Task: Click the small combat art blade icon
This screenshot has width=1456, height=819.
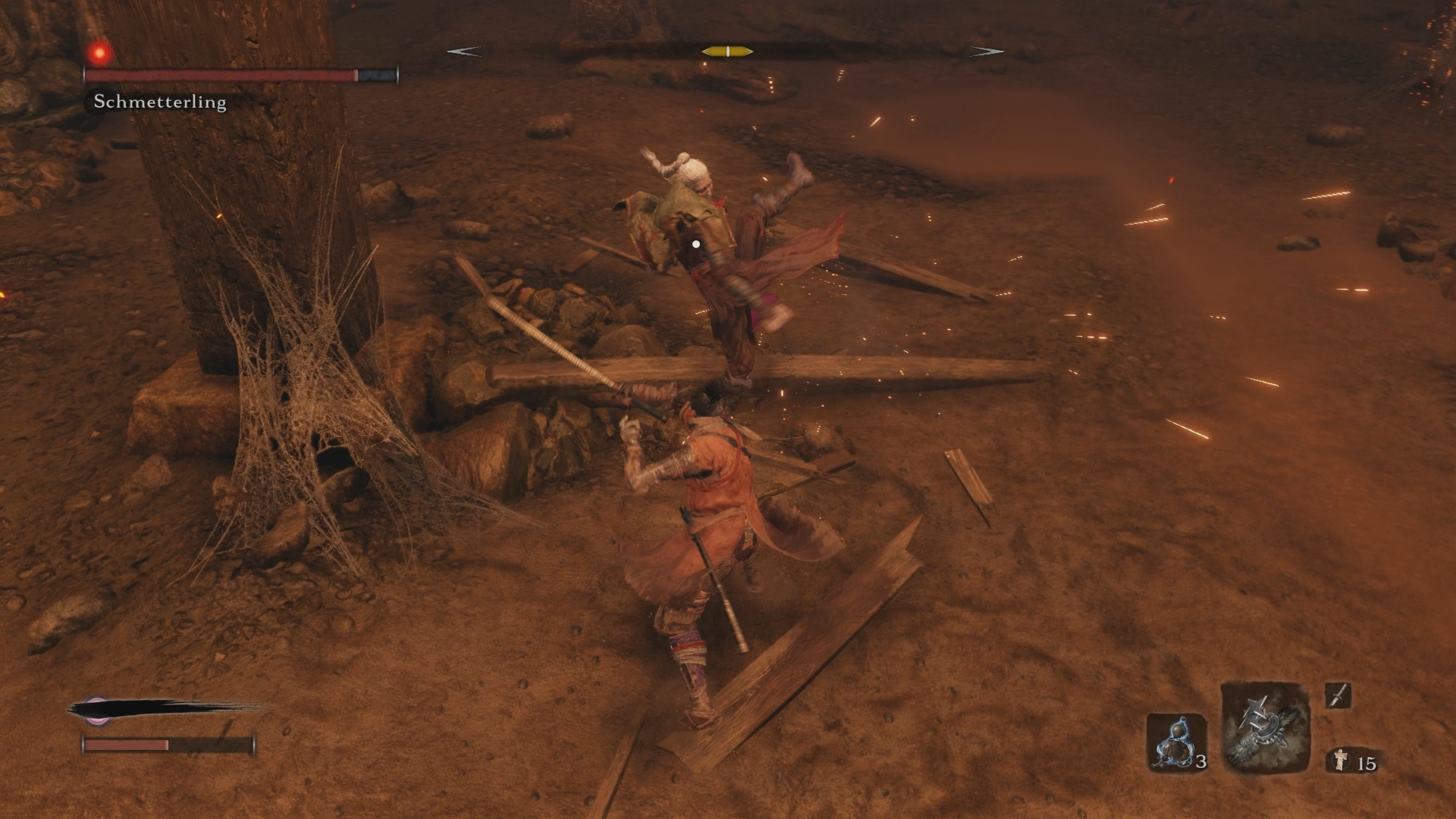Action: (x=1338, y=695)
